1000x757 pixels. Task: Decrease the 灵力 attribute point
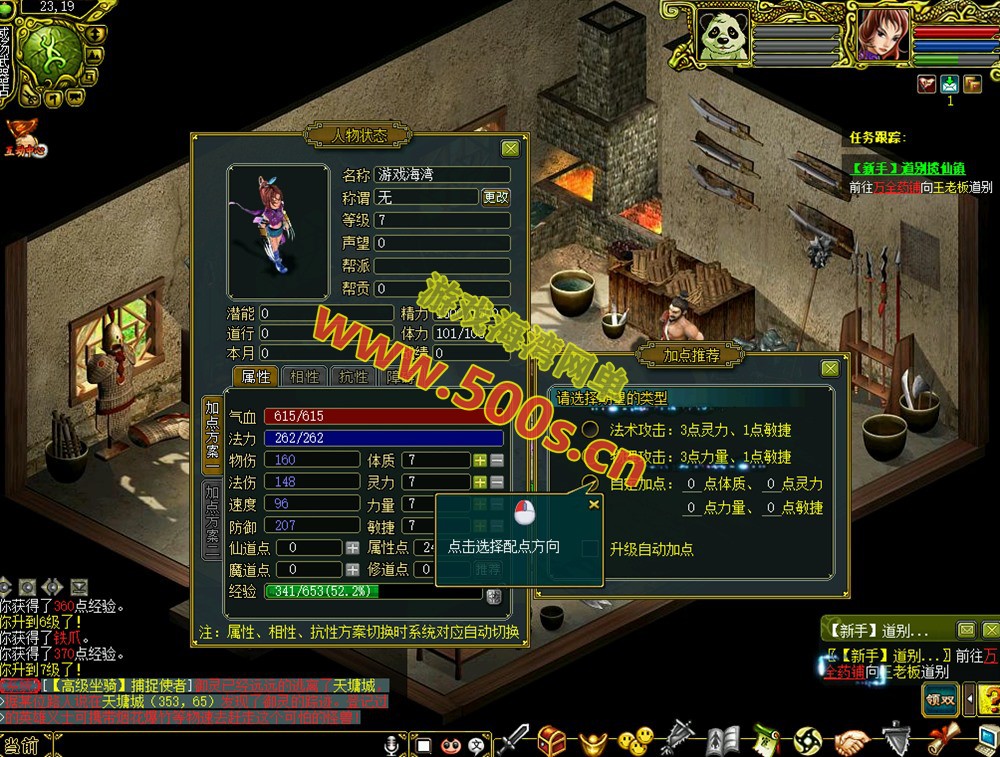[x=497, y=482]
